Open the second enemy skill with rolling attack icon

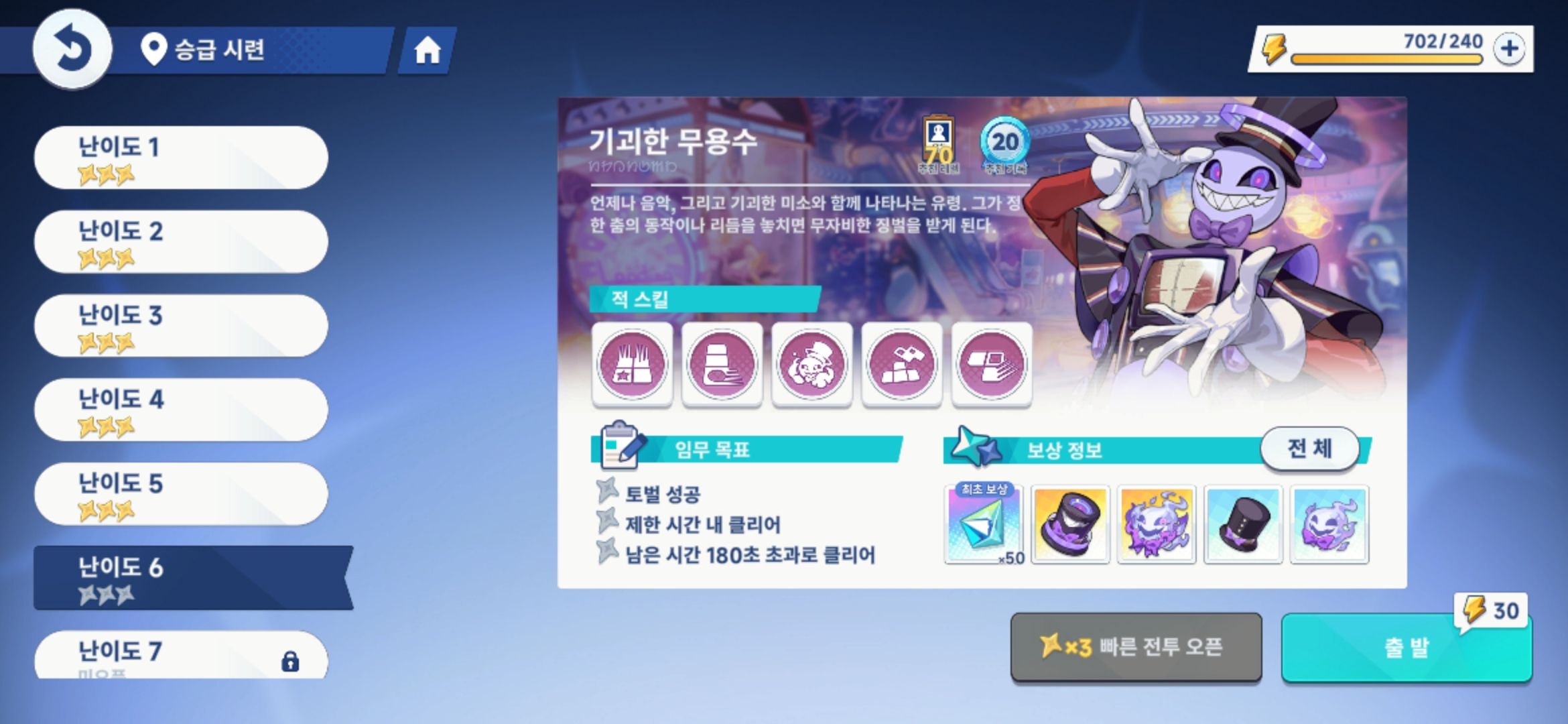point(722,364)
